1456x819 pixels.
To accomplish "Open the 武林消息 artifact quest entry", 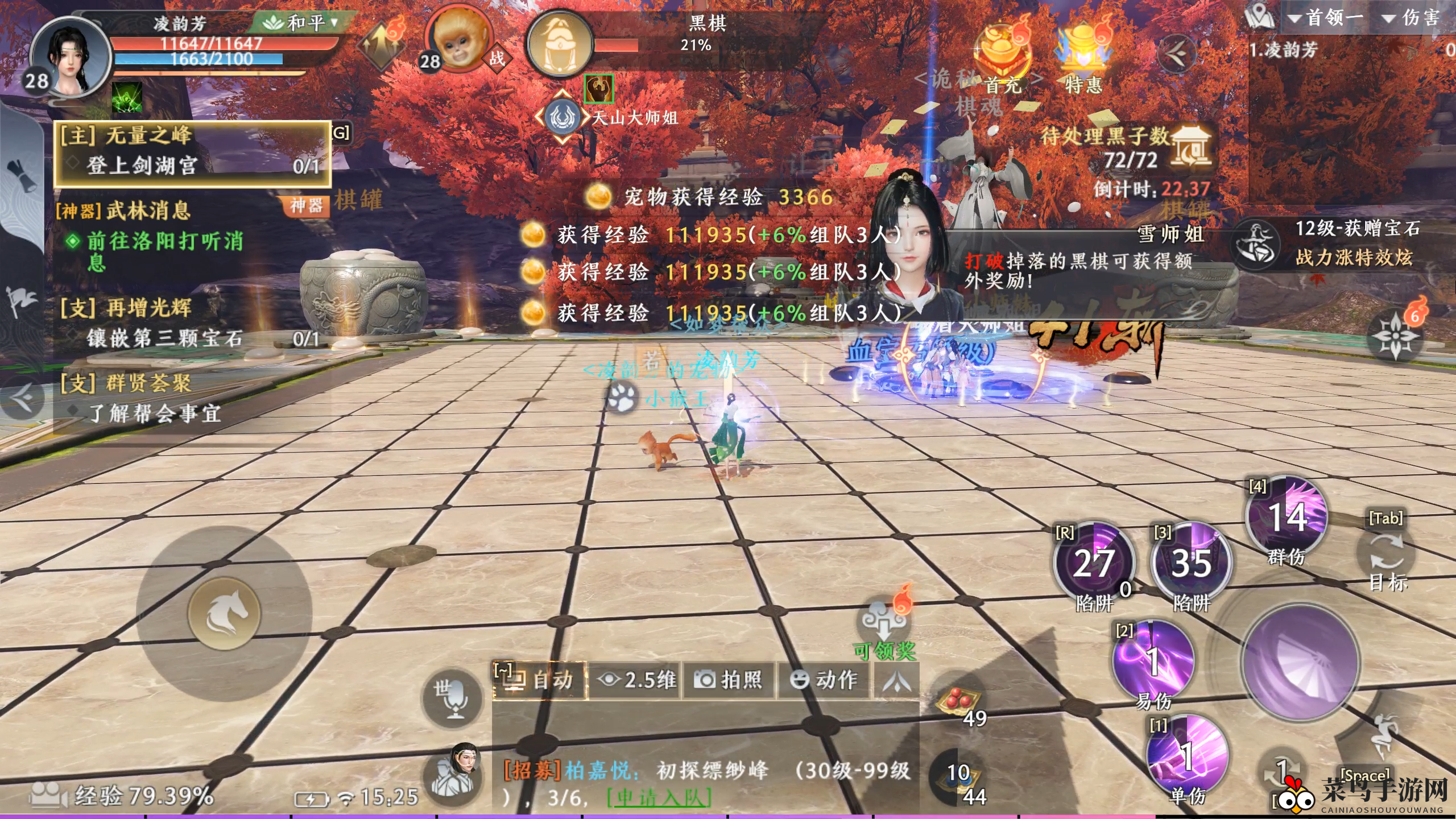I will [x=149, y=211].
